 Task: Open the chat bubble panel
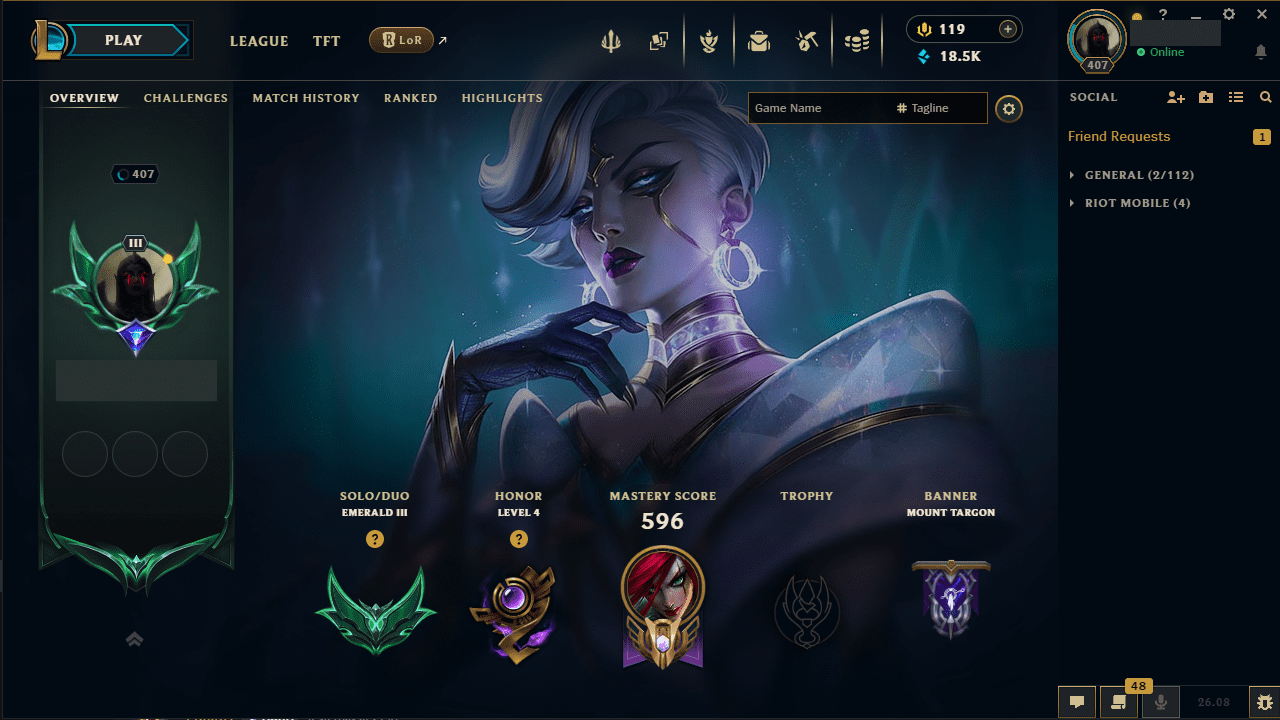pyautogui.click(x=1077, y=701)
